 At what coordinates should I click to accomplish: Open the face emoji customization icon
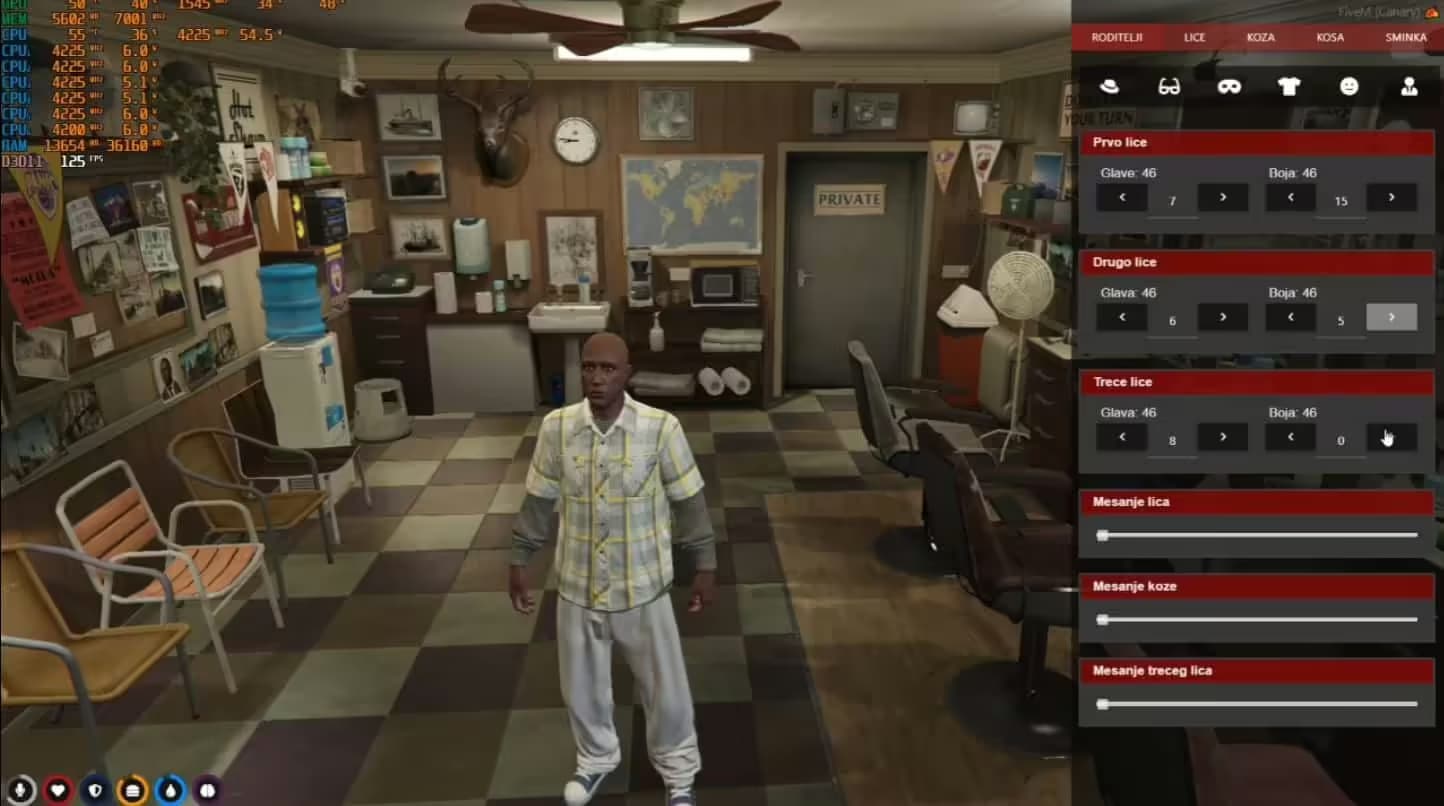(x=1349, y=87)
